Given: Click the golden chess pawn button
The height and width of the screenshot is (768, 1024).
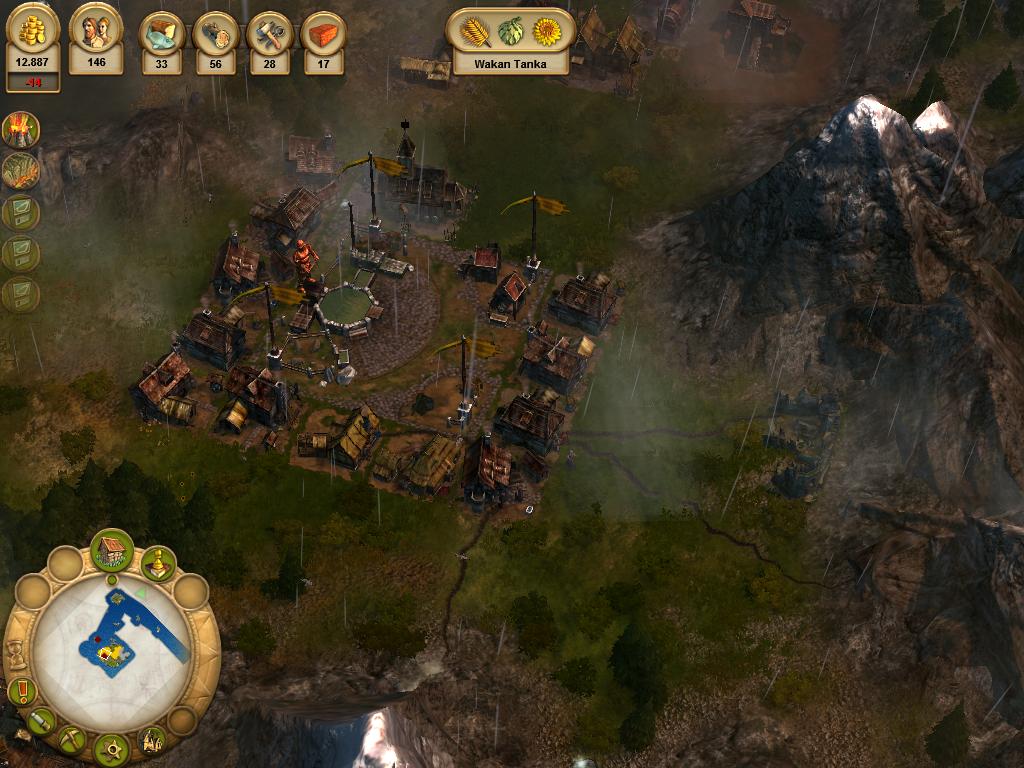Looking at the screenshot, I should (158, 563).
